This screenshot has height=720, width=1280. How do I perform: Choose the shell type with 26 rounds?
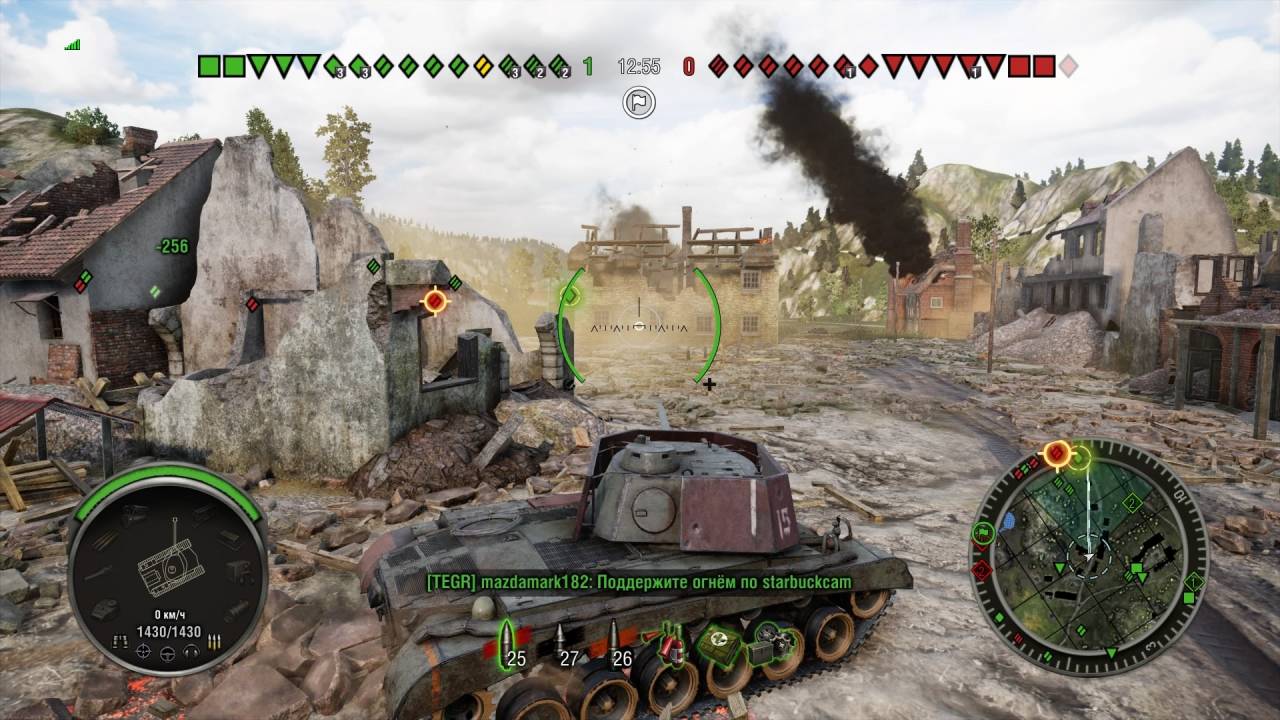point(614,640)
